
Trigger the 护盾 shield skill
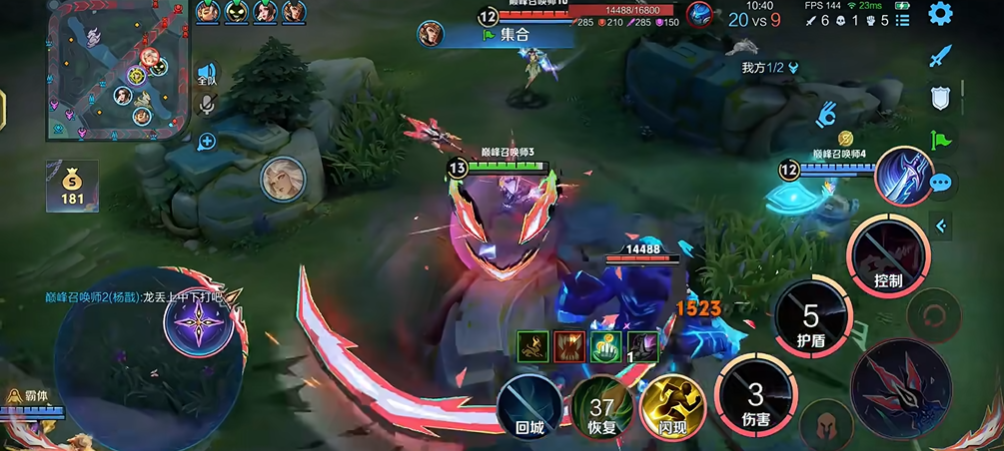point(811,320)
